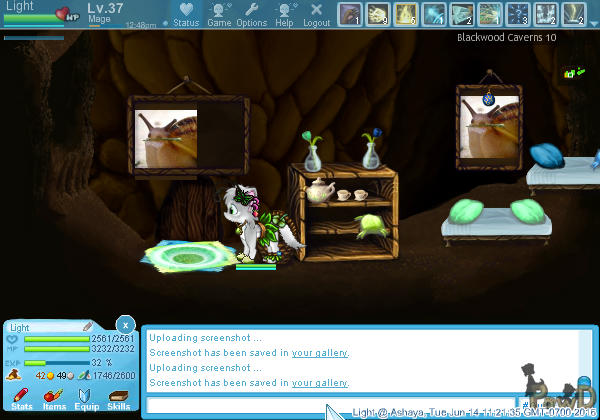Open the Stats panel
Image resolution: width=600 pixels, height=420 pixels.
pyautogui.click(x=21, y=400)
